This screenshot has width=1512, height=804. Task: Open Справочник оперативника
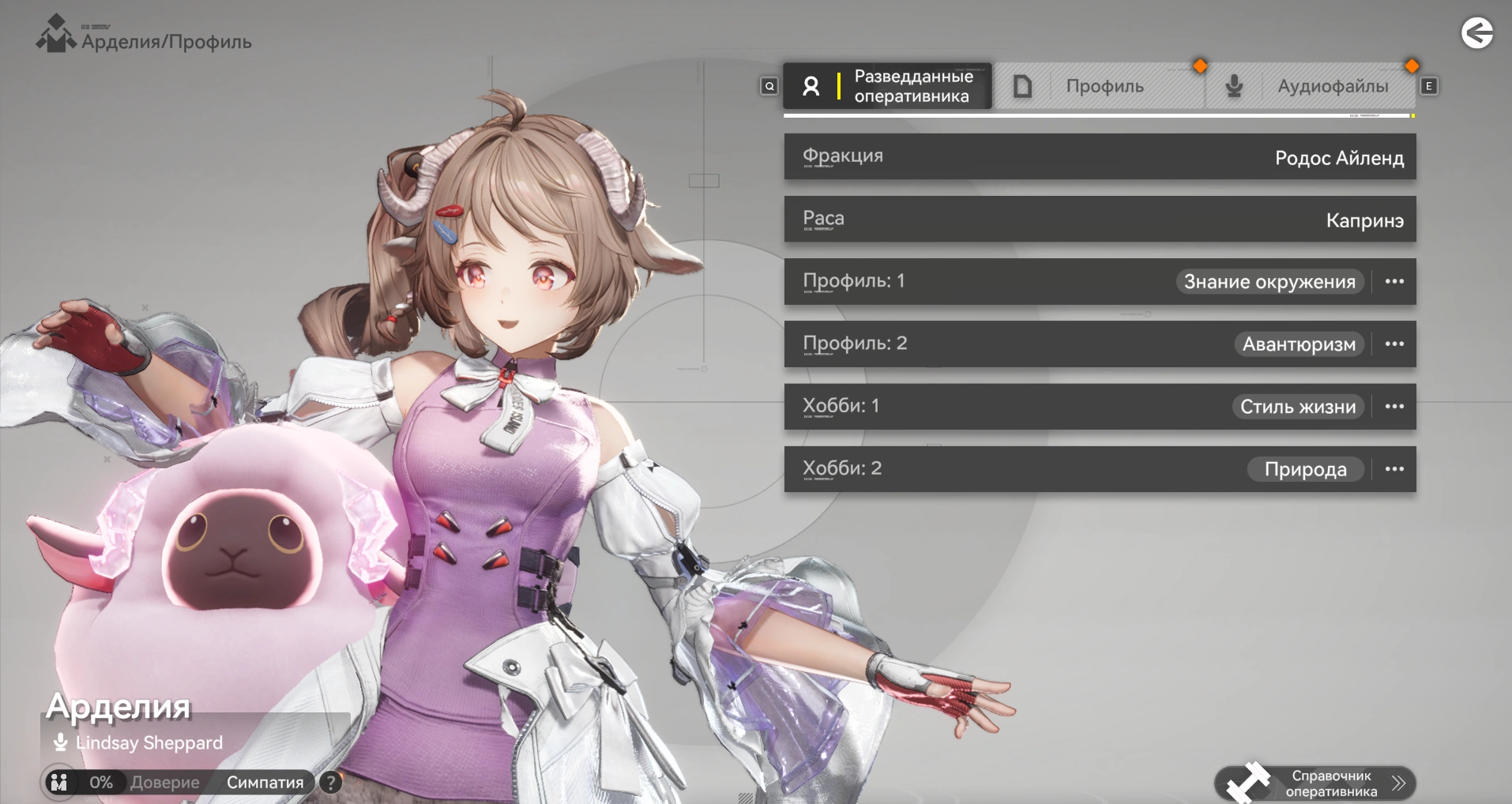point(1315,783)
